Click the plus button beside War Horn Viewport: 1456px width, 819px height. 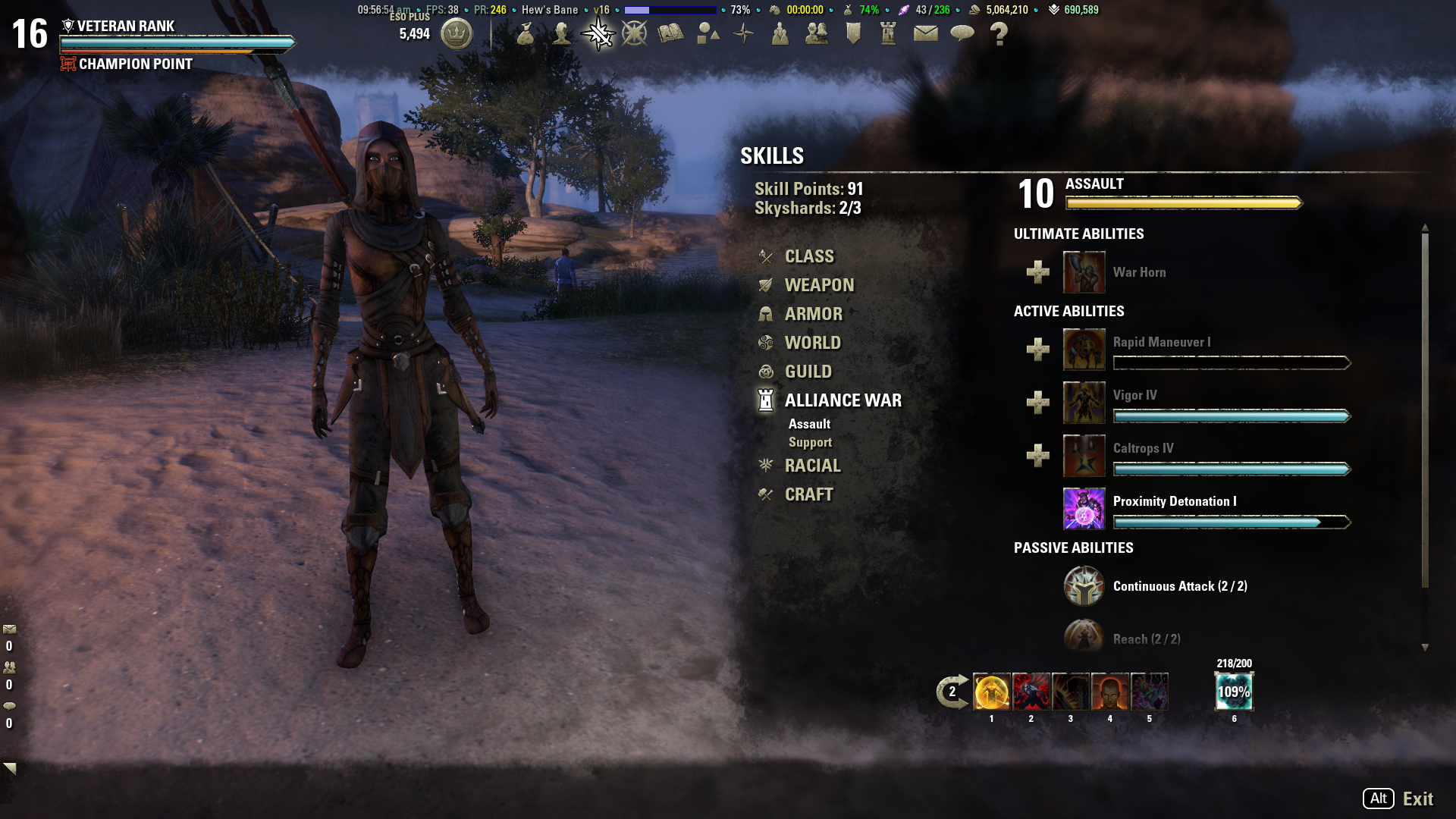1037,272
